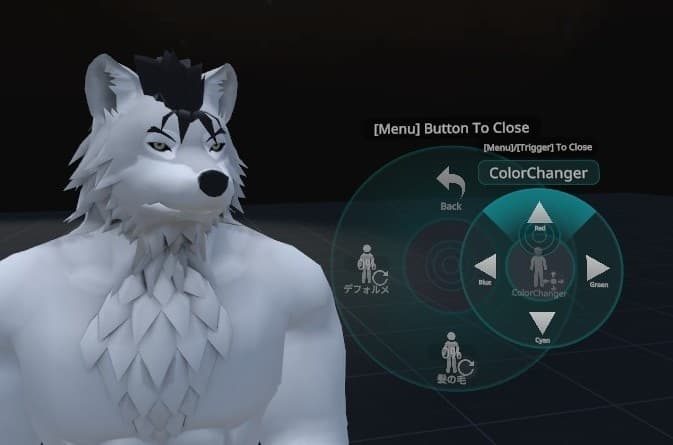Pick the Green right arrow
Screen dimensions: 673x445
tap(597, 267)
